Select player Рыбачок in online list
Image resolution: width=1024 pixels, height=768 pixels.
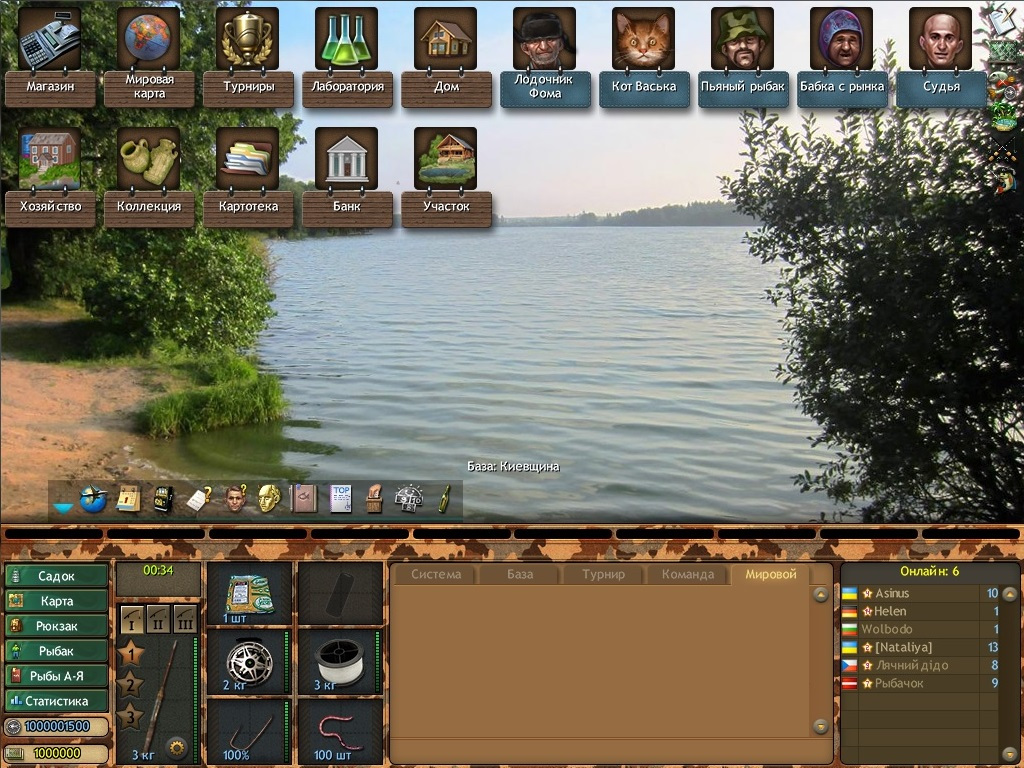(x=899, y=683)
